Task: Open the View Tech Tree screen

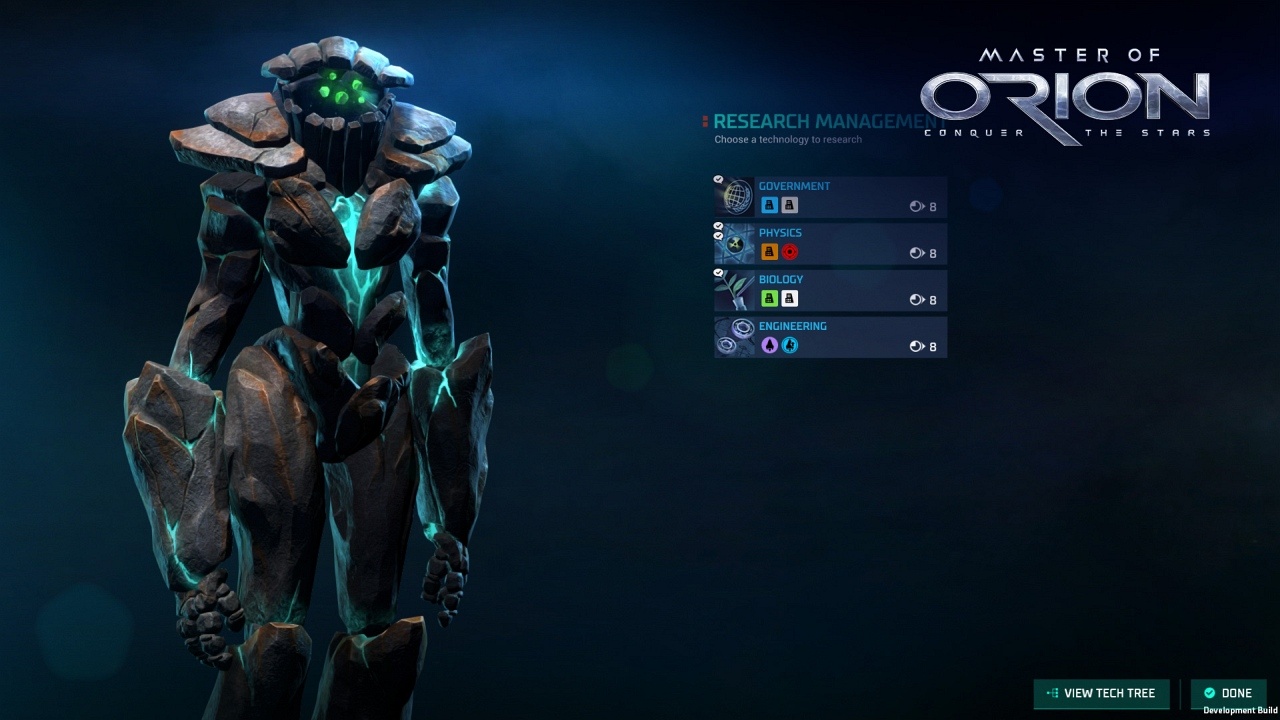Action: coord(1100,693)
